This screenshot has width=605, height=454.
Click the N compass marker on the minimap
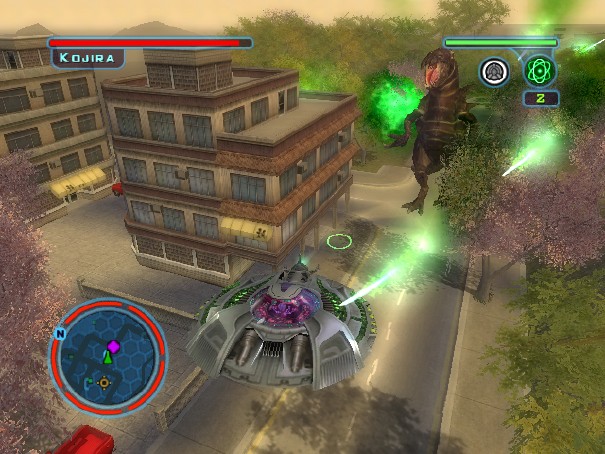(61, 334)
